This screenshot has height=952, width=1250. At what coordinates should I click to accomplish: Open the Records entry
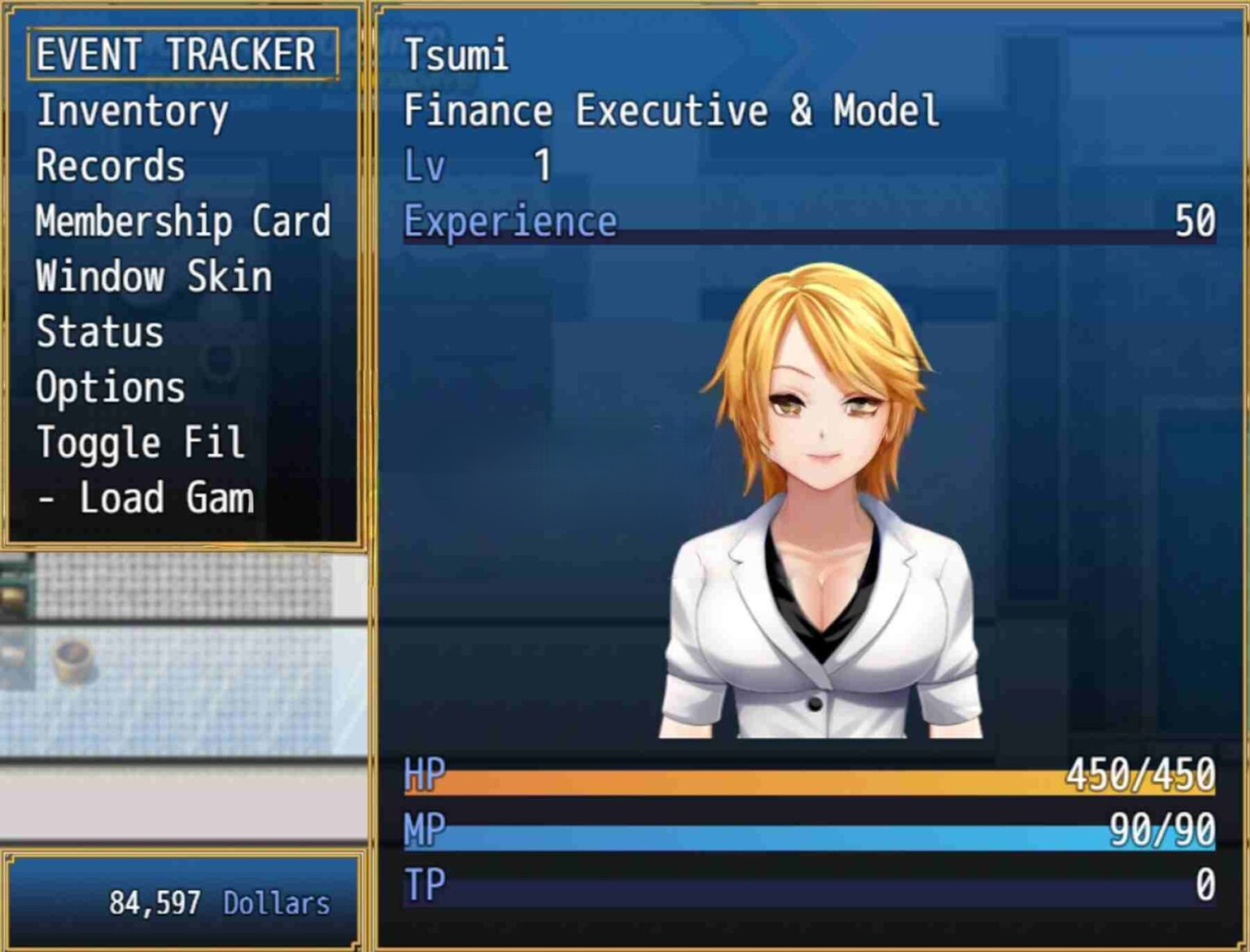(x=111, y=167)
